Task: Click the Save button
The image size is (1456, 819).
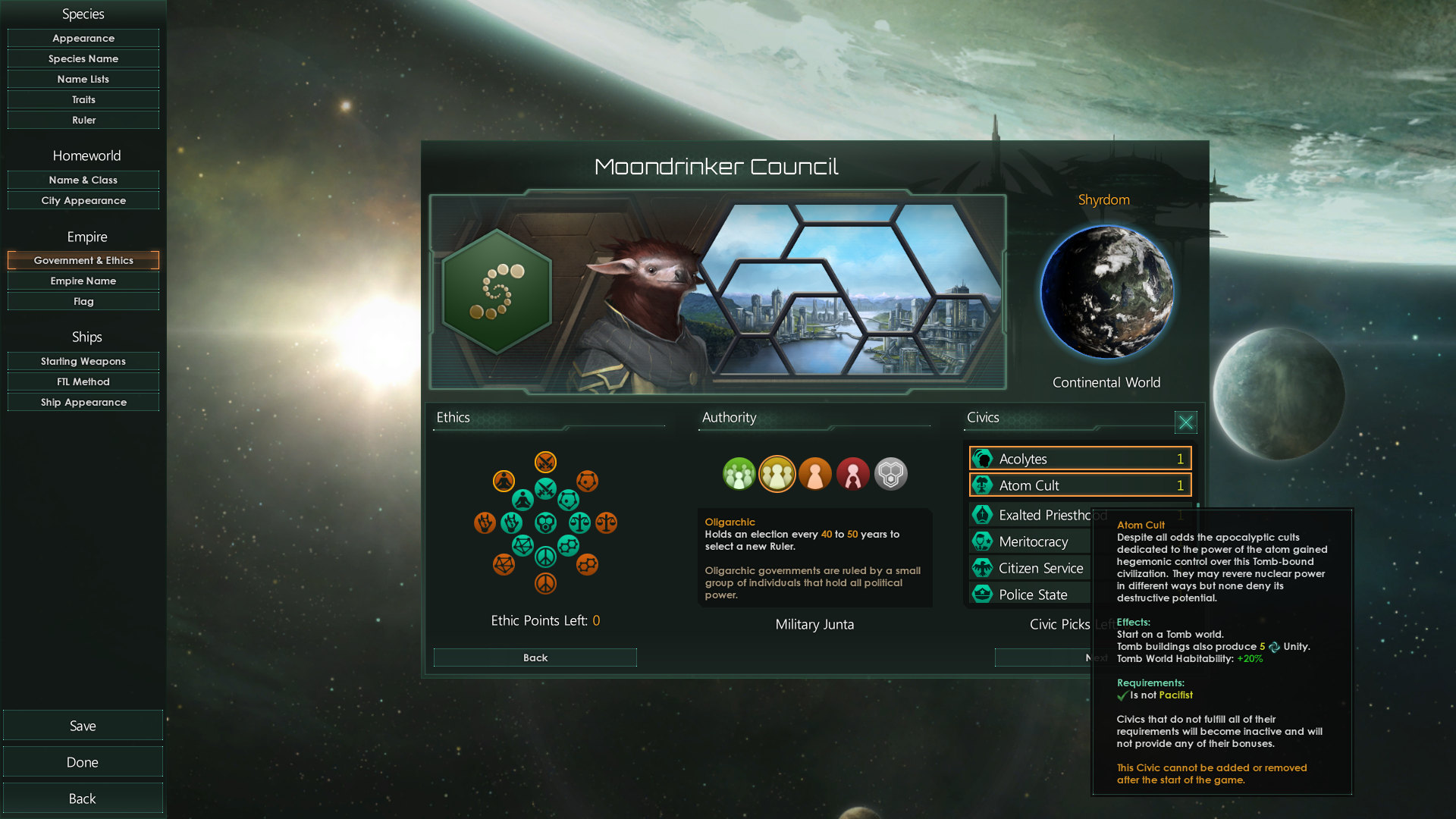Action: [83, 725]
